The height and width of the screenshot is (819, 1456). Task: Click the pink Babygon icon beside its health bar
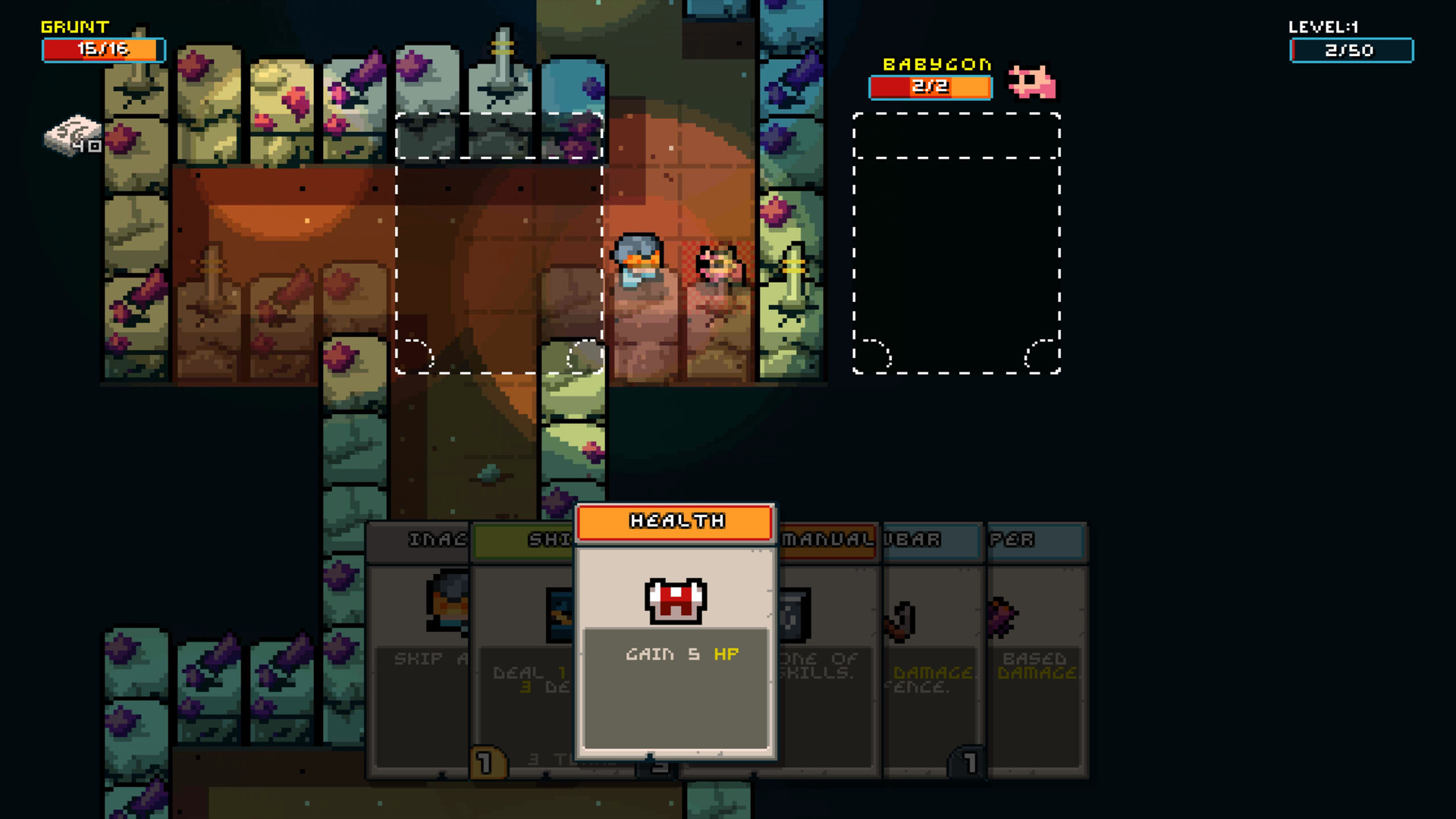pyautogui.click(x=1031, y=83)
